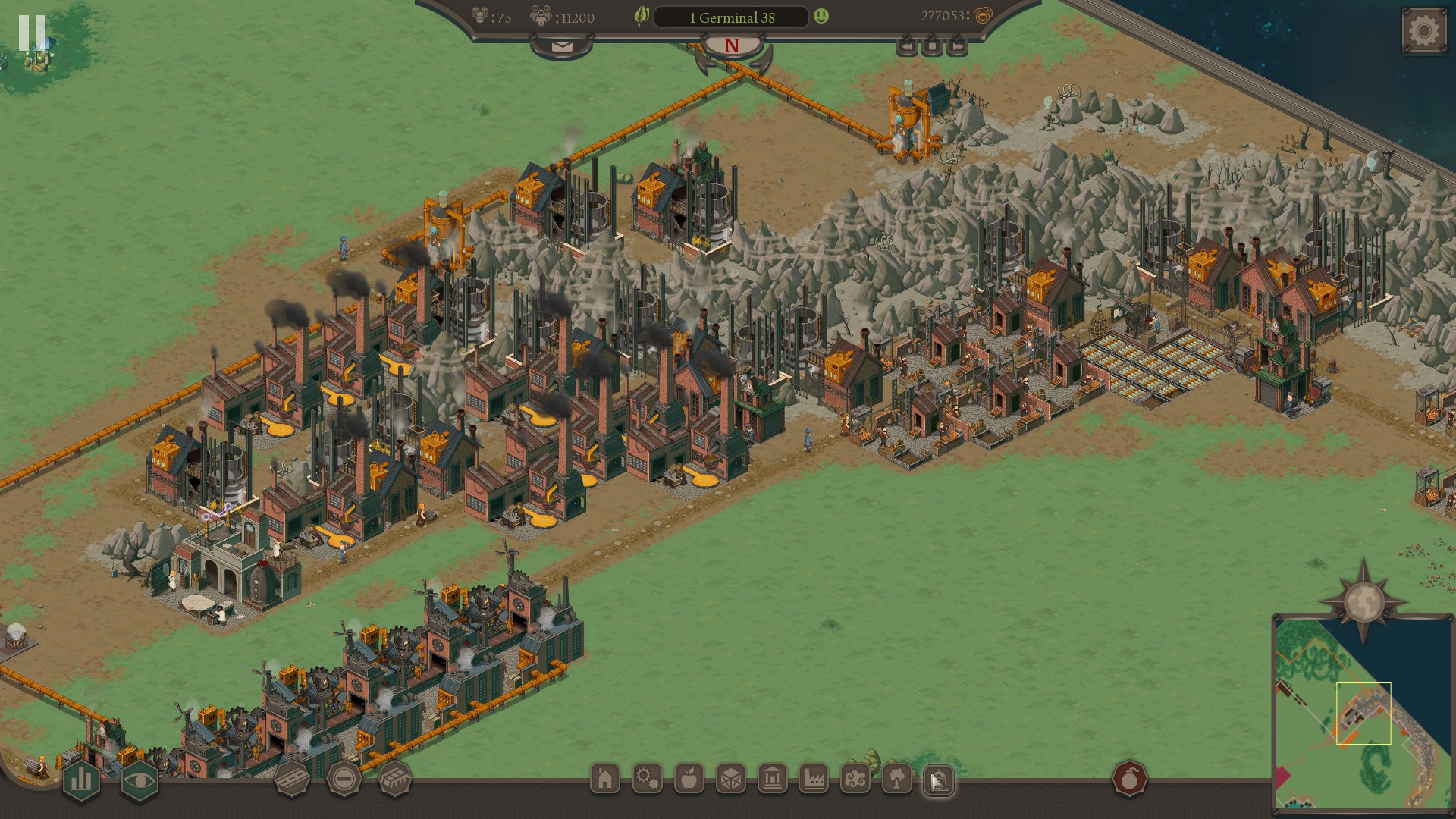Click the N compass to rotate view
1456x819 pixels.
point(732,46)
